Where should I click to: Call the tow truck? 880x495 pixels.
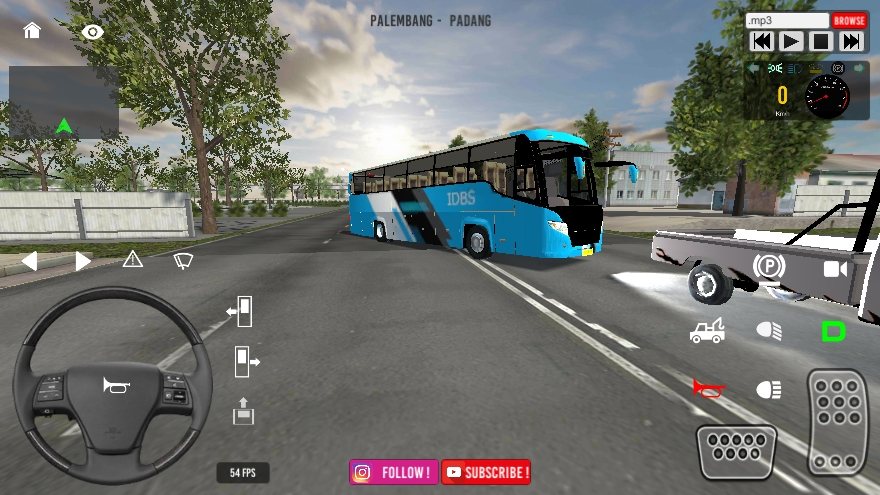[x=707, y=330]
